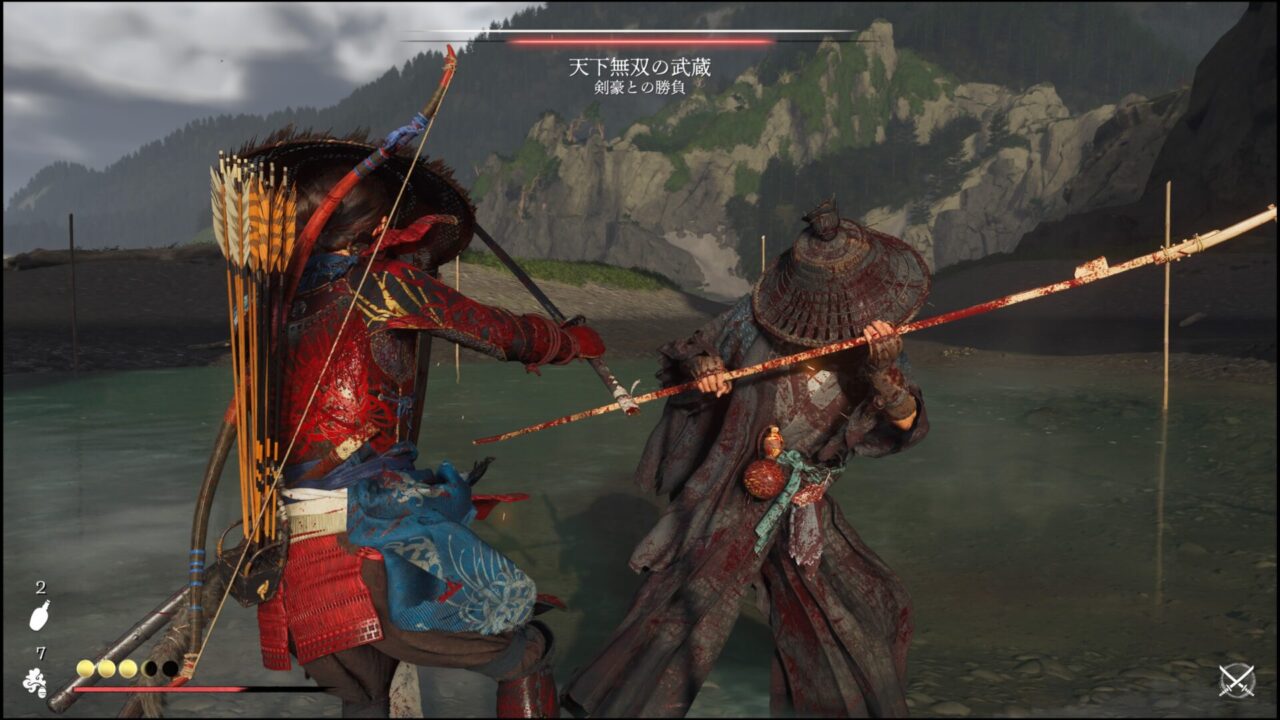The image size is (1280, 720).
Task: Click the crossed swords weapon icon
Action: (1237, 681)
